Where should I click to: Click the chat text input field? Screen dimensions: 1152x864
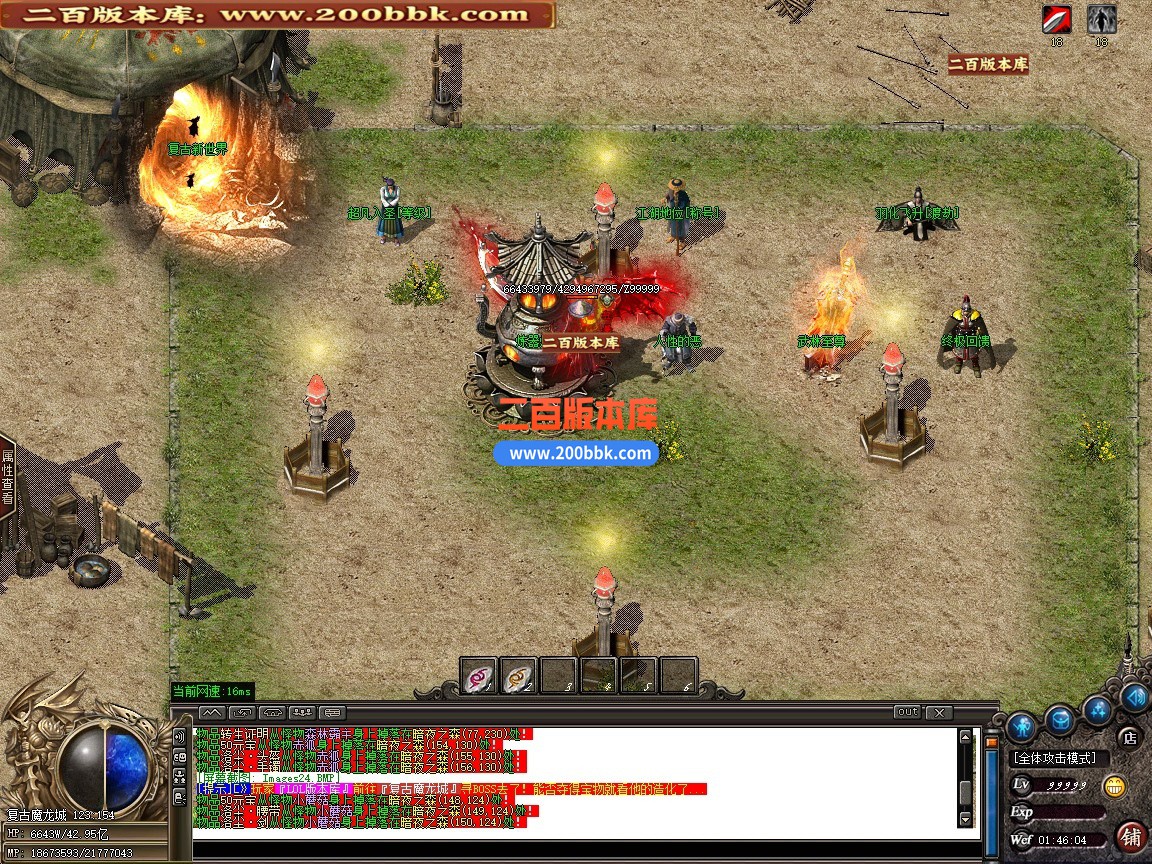point(580,849)
